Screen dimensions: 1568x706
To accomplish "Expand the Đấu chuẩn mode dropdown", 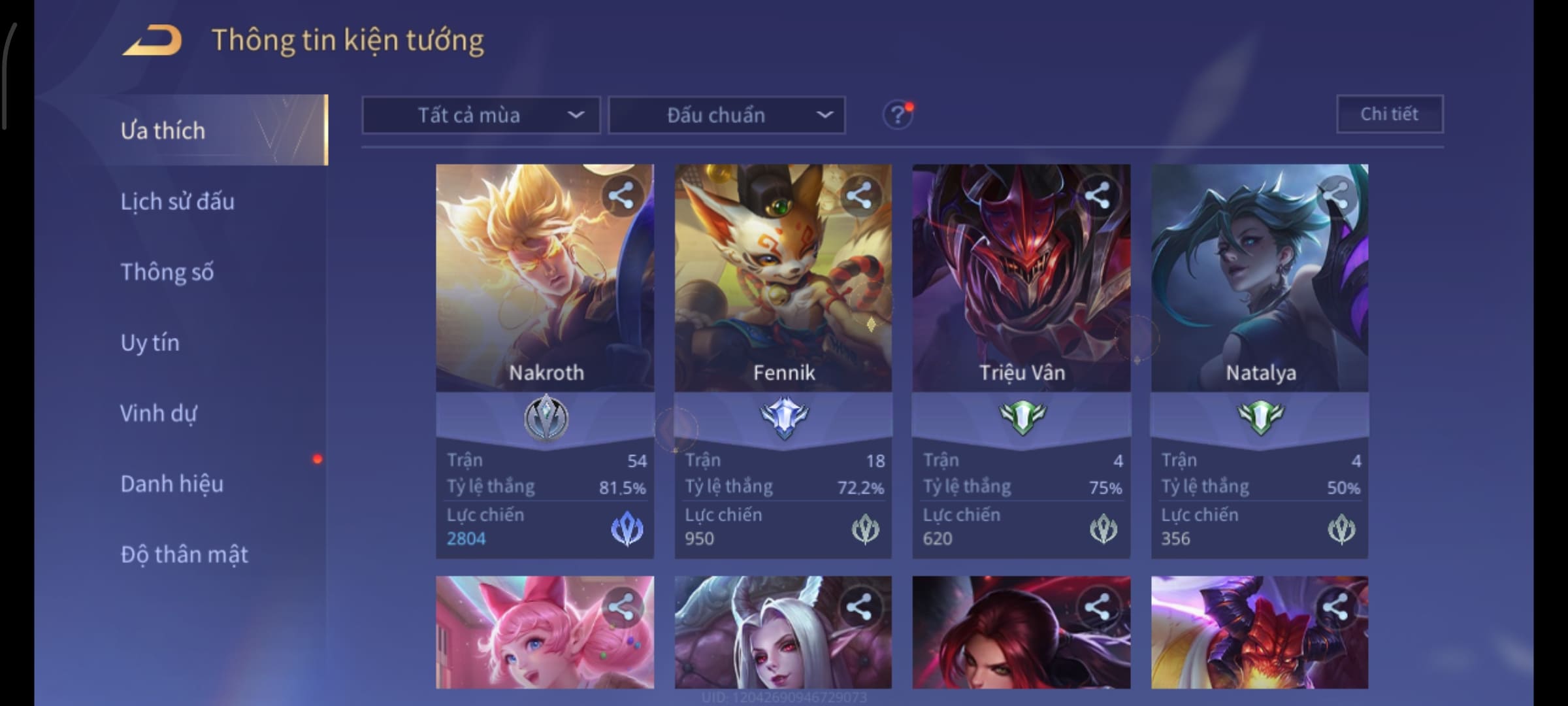I will tap(727, 116).
